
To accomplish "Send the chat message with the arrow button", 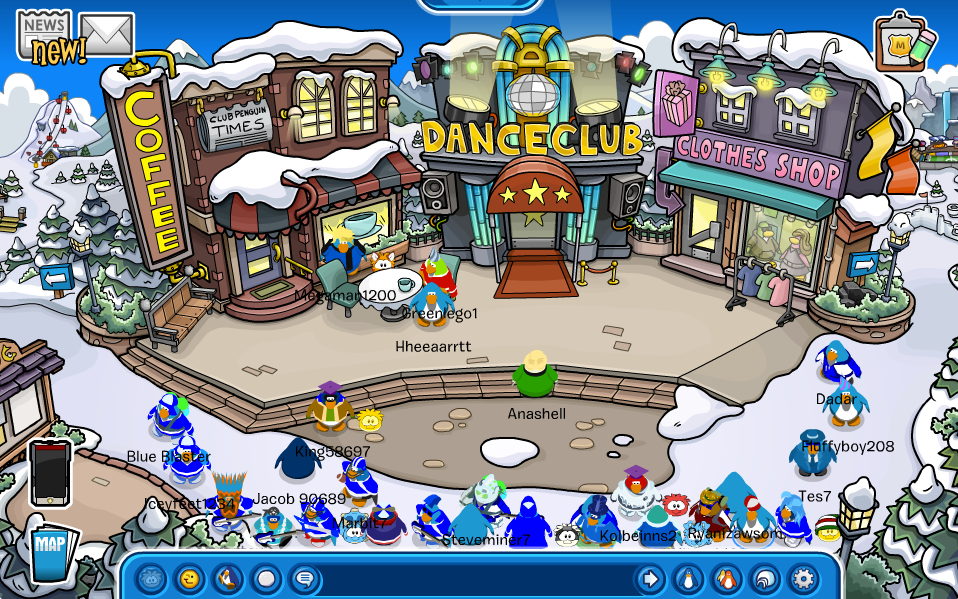I will (650, 578).
